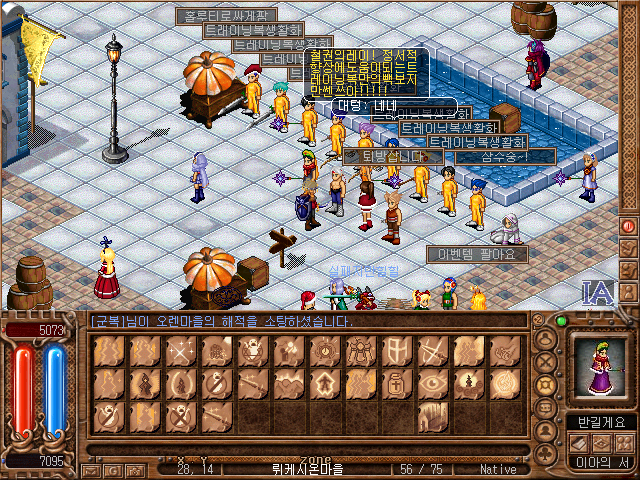The image size is (640, 480).
Task: Activate the shield skill icon
Action: coord(397,351)
